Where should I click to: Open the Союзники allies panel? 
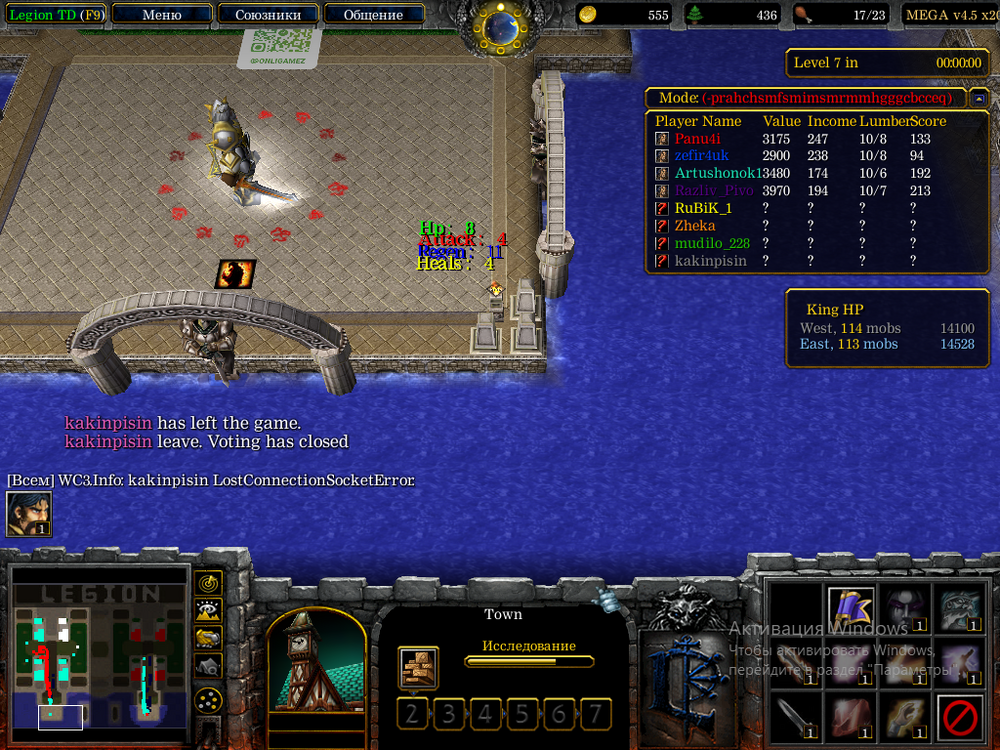pos(268,15)
